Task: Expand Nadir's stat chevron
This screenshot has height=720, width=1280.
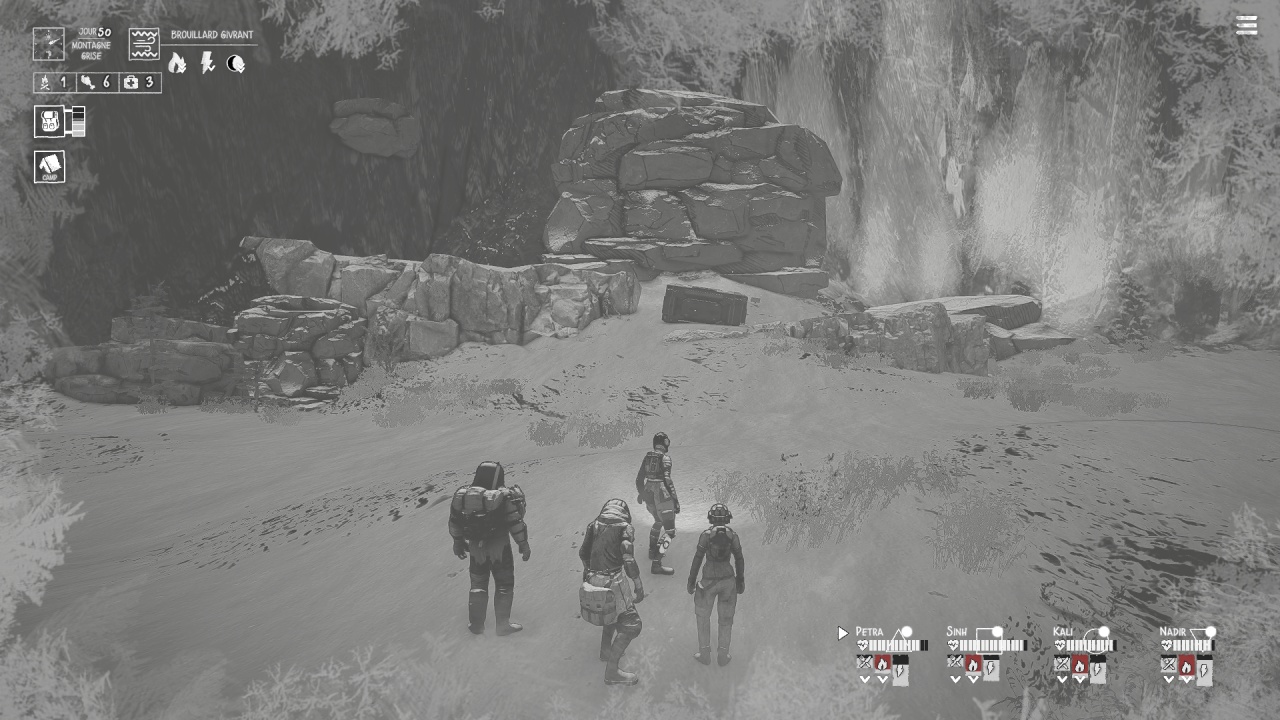Action: coord(1171,679)
